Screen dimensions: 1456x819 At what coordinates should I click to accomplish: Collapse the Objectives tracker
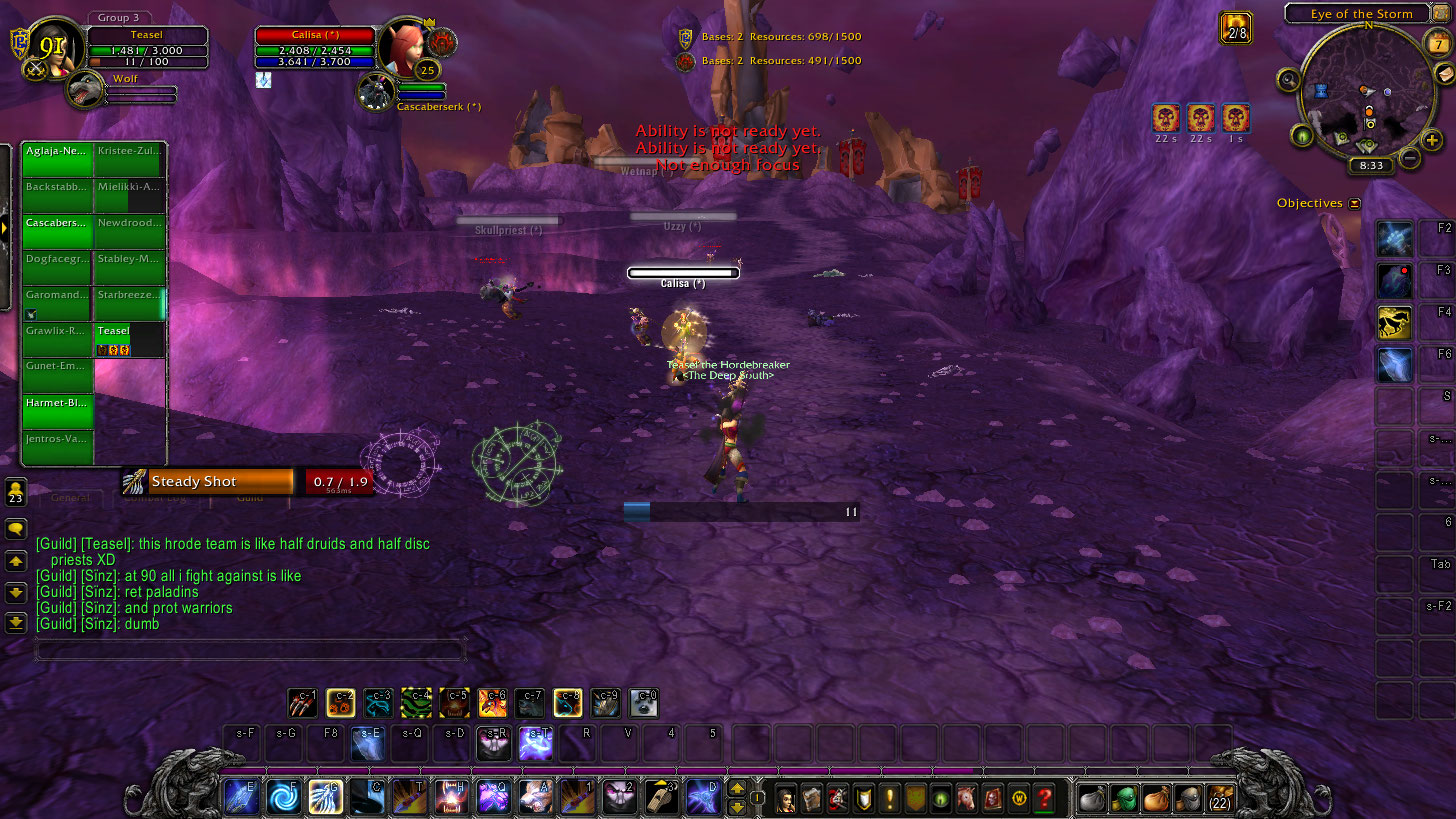1354,203
